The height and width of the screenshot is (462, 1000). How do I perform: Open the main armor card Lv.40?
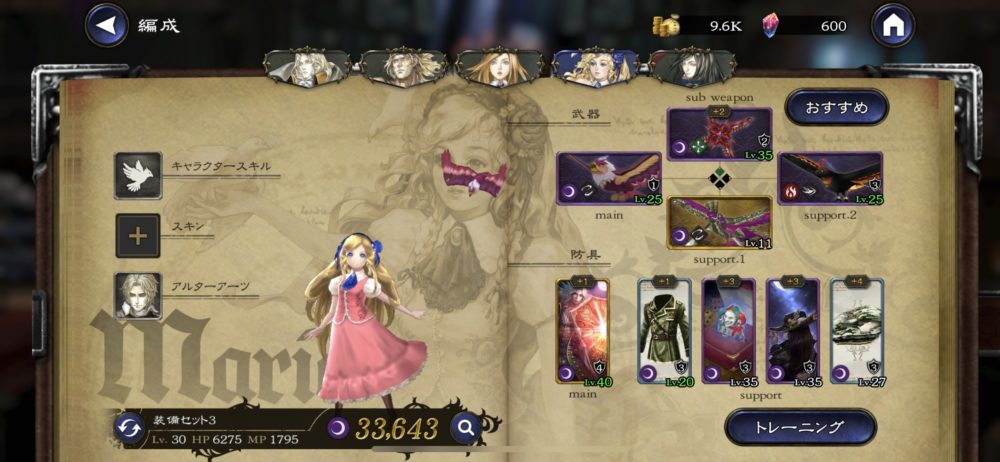click(582, 332)
